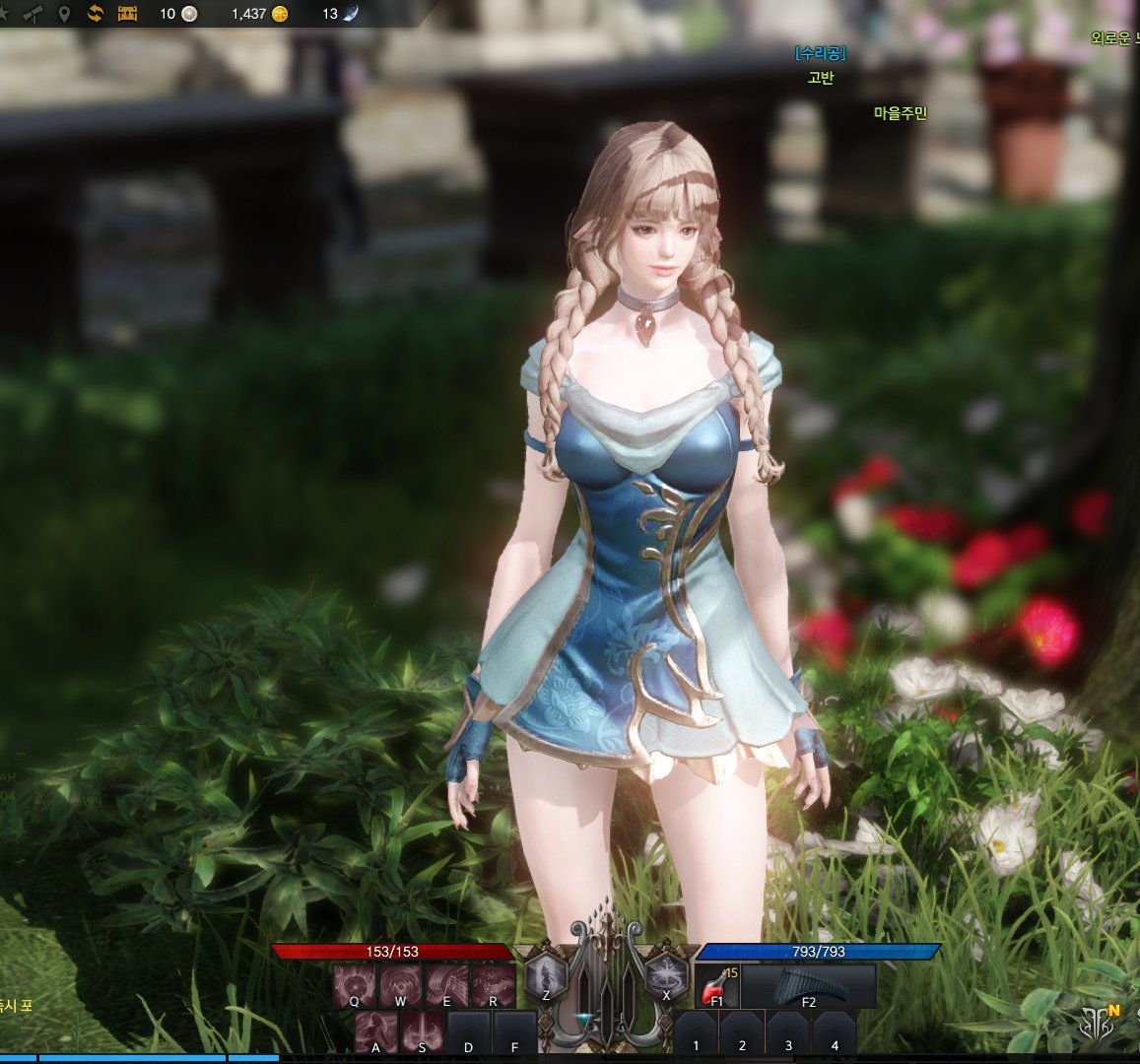Click the orange swap arrows icon

click(96, 14)
